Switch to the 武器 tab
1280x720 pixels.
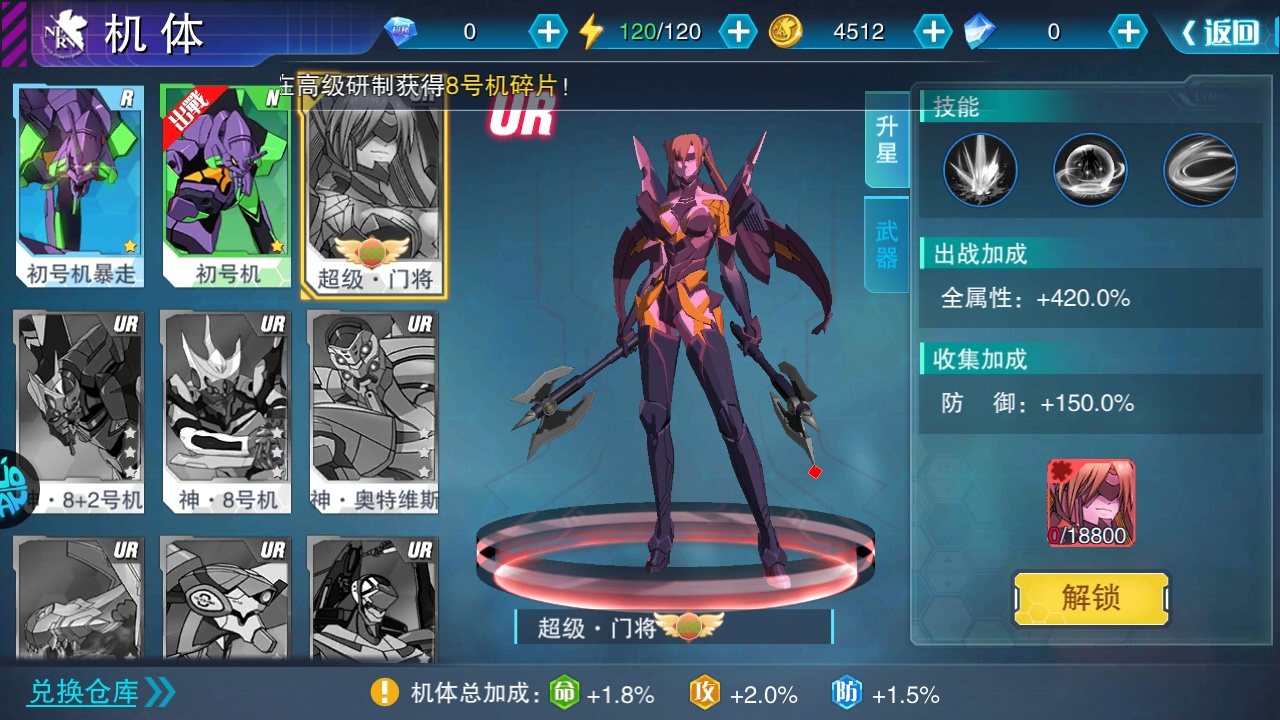[887, 245]
